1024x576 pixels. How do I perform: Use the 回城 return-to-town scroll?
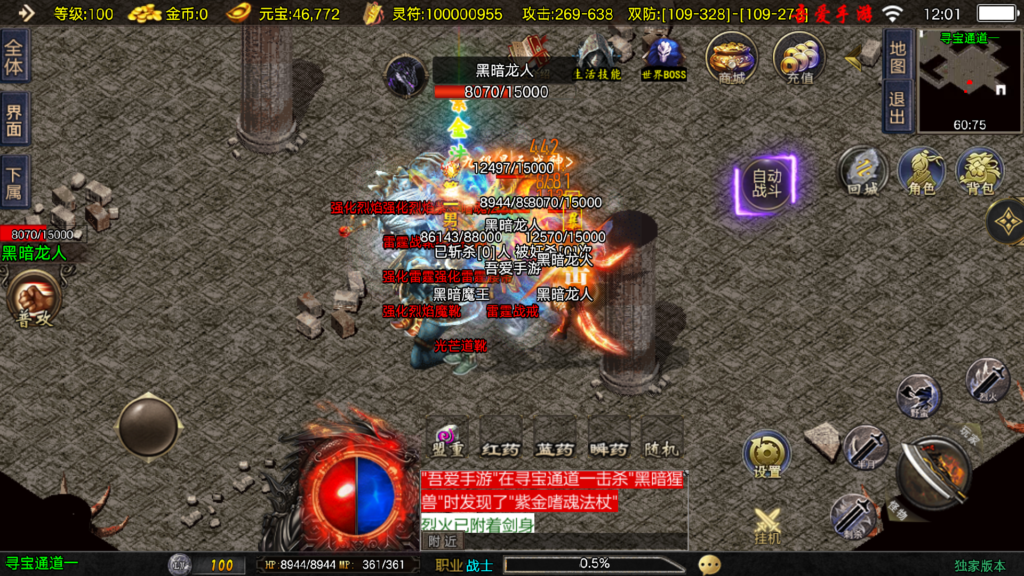862,171
